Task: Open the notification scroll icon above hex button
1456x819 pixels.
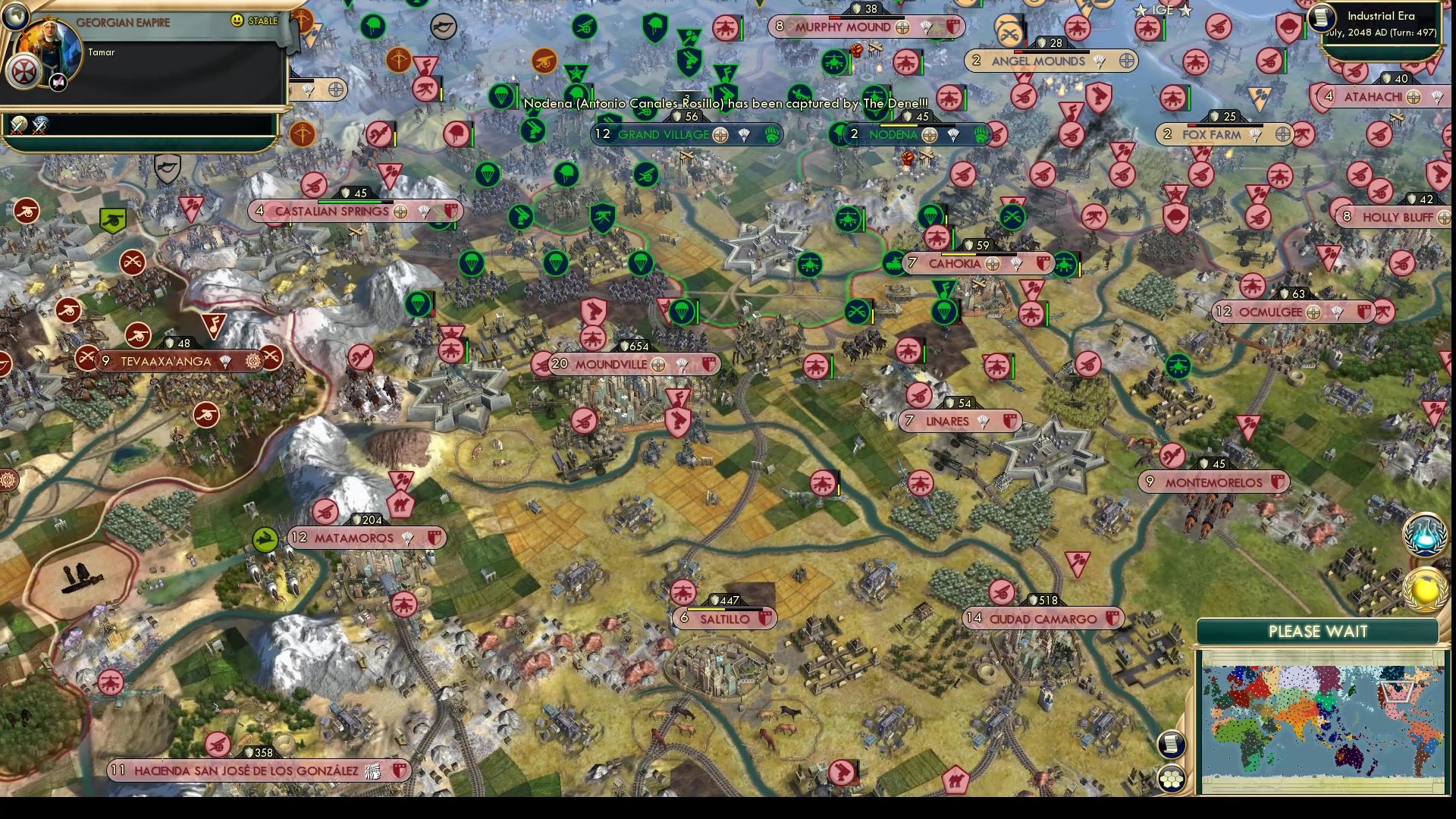Action: click(1172, 745)
